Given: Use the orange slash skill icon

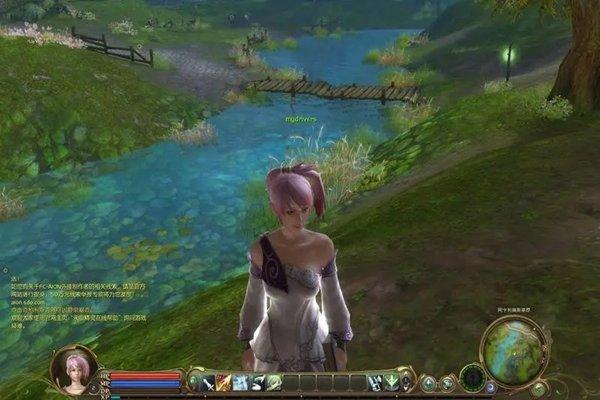Looking at the screenshot, I should pos(224,382).
